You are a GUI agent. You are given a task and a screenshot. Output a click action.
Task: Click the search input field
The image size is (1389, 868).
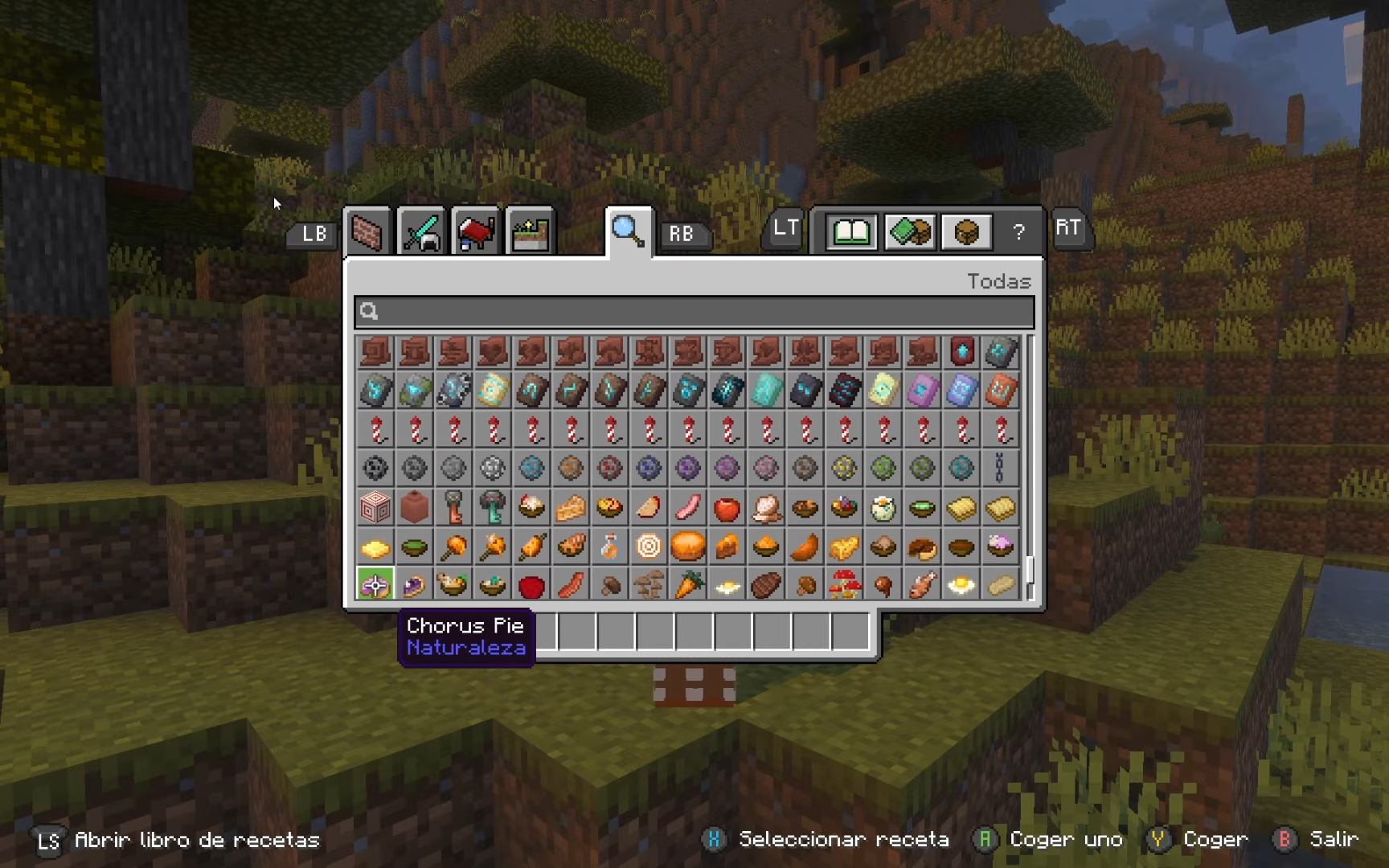point(691,312)
